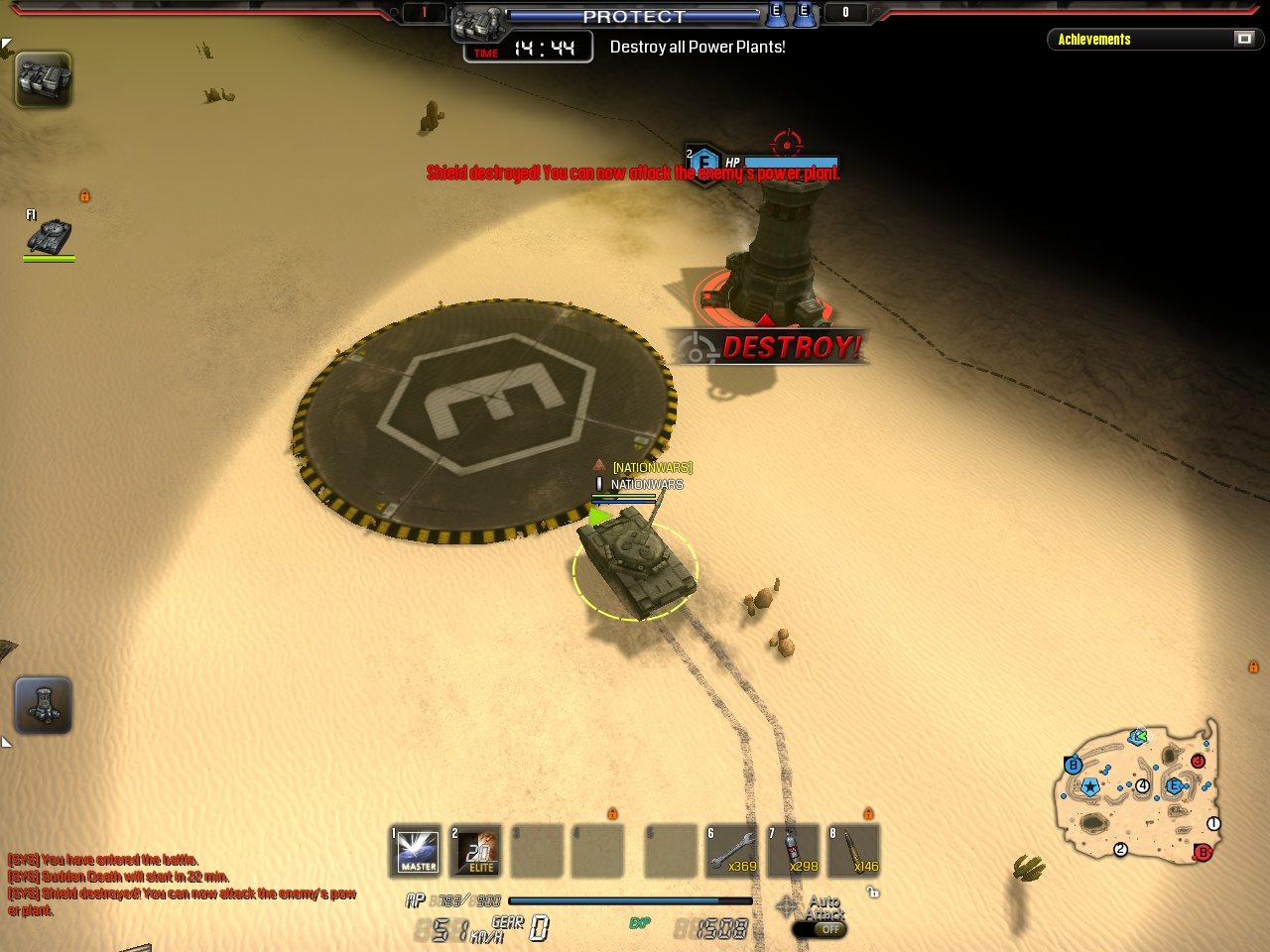Click the open padlock beside the hotbar
1270x952 pixels.
coord(873,892)
